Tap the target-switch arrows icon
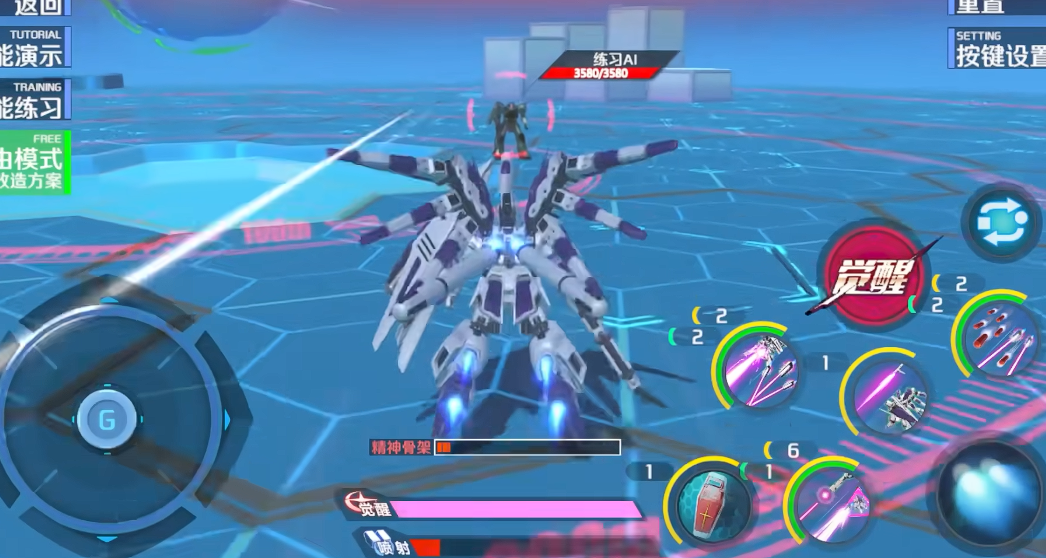This screenshot has width=1046, height=558. tap(1000, 222)
